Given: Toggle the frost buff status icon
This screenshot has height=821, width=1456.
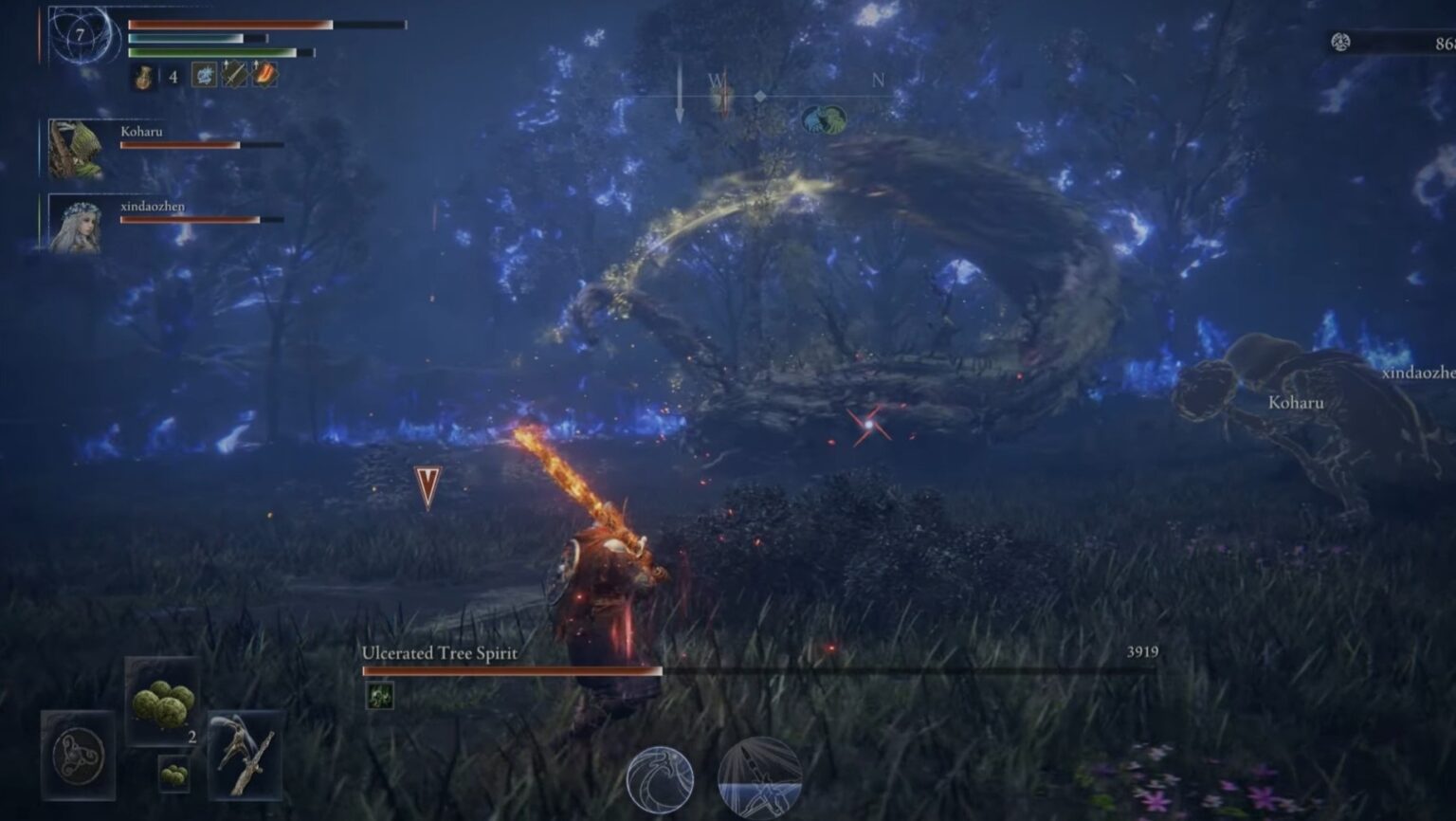Looking at the screenshot, I should pos(202,73).
